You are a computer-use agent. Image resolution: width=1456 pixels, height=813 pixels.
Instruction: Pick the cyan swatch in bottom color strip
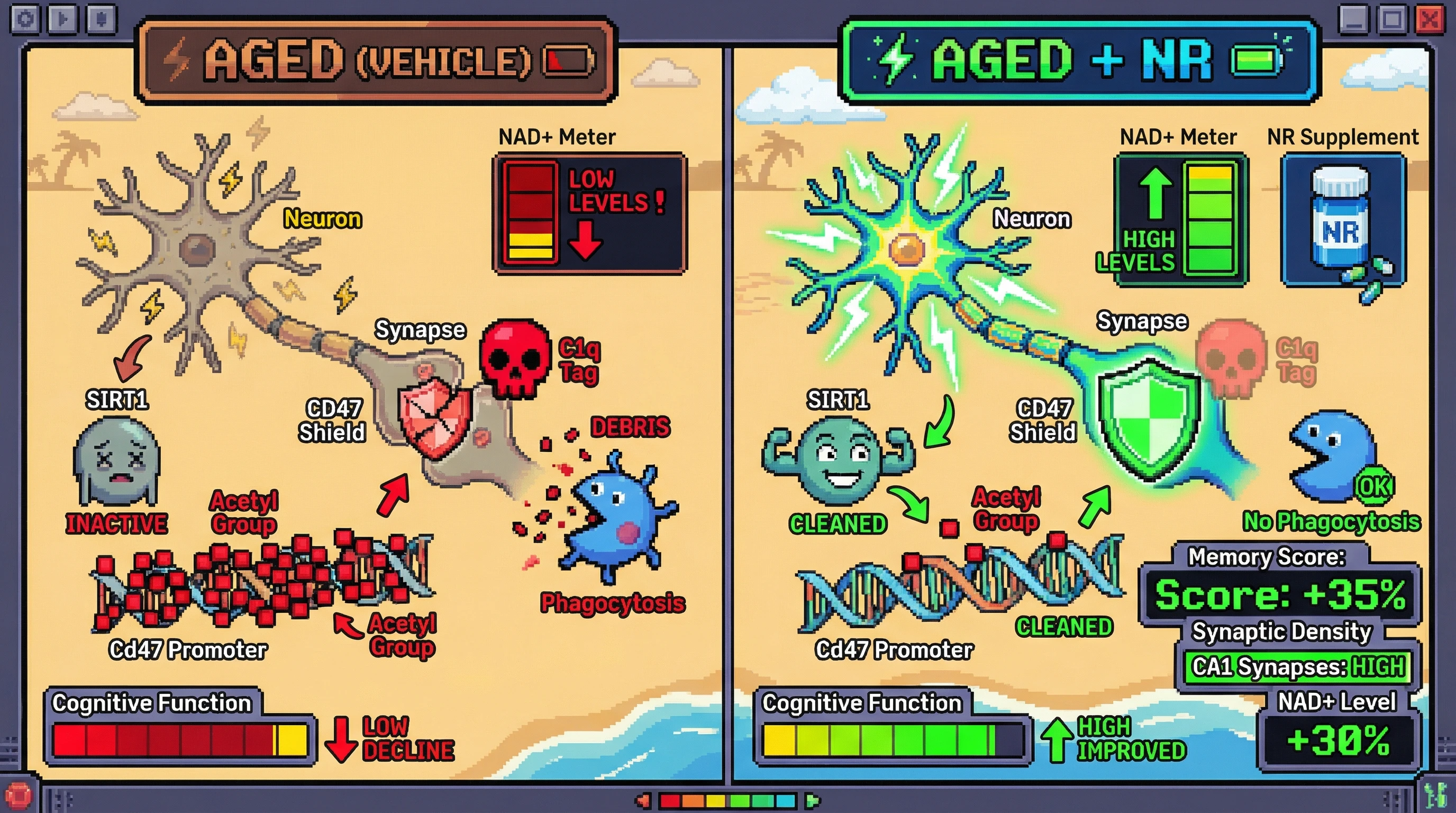(x=786, y=801)
